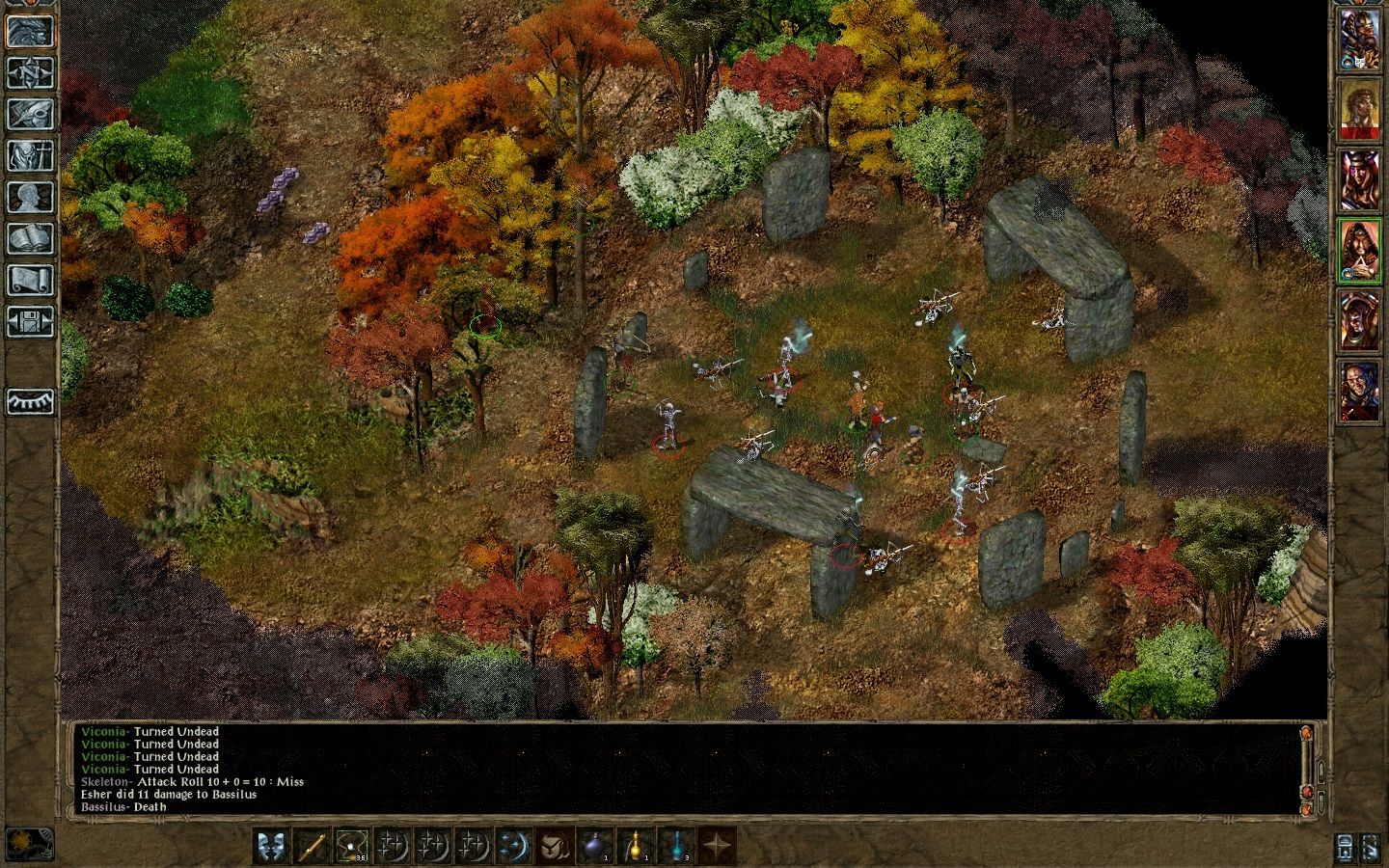Click the closed-eye rest button

[31, 400]
